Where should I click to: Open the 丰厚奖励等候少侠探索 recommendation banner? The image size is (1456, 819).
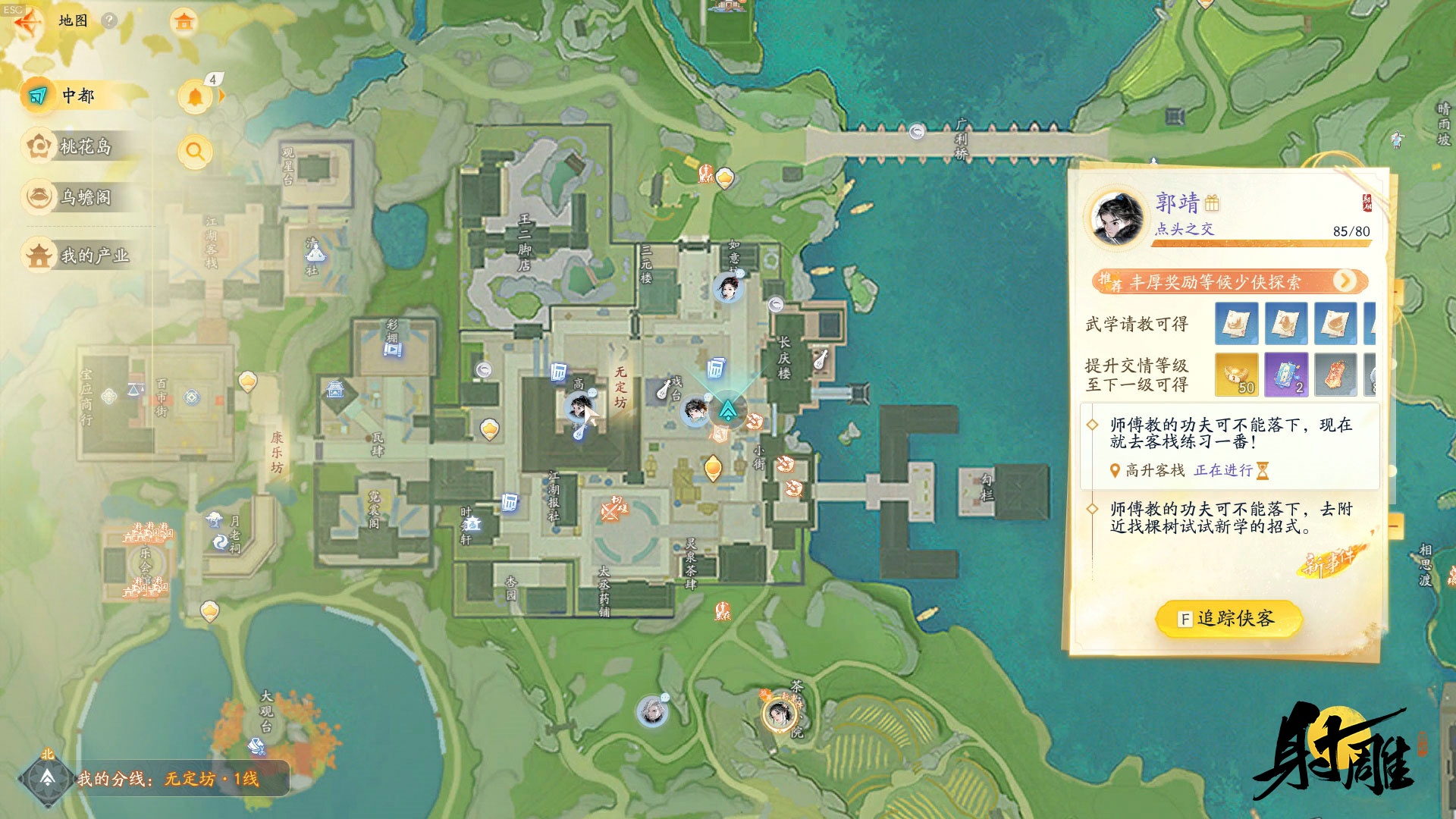click(1228, 282)
